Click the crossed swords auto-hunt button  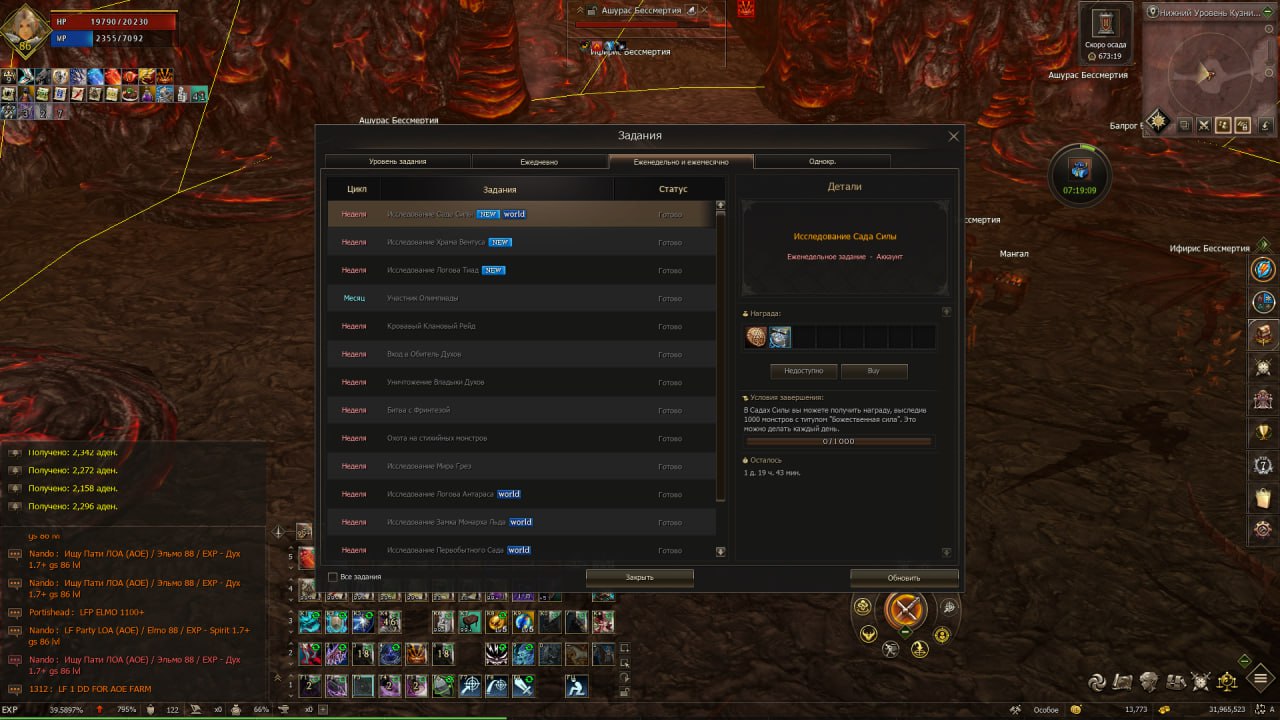(x=906, y=609)
